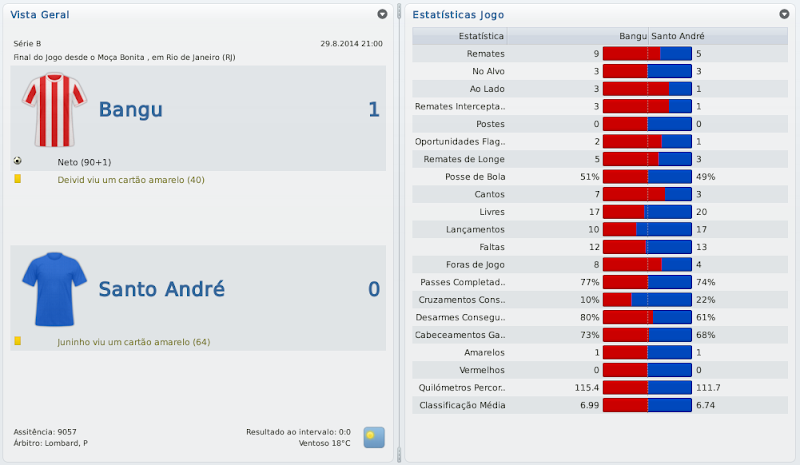Click the referee name Lombard, P

[66, 443]
